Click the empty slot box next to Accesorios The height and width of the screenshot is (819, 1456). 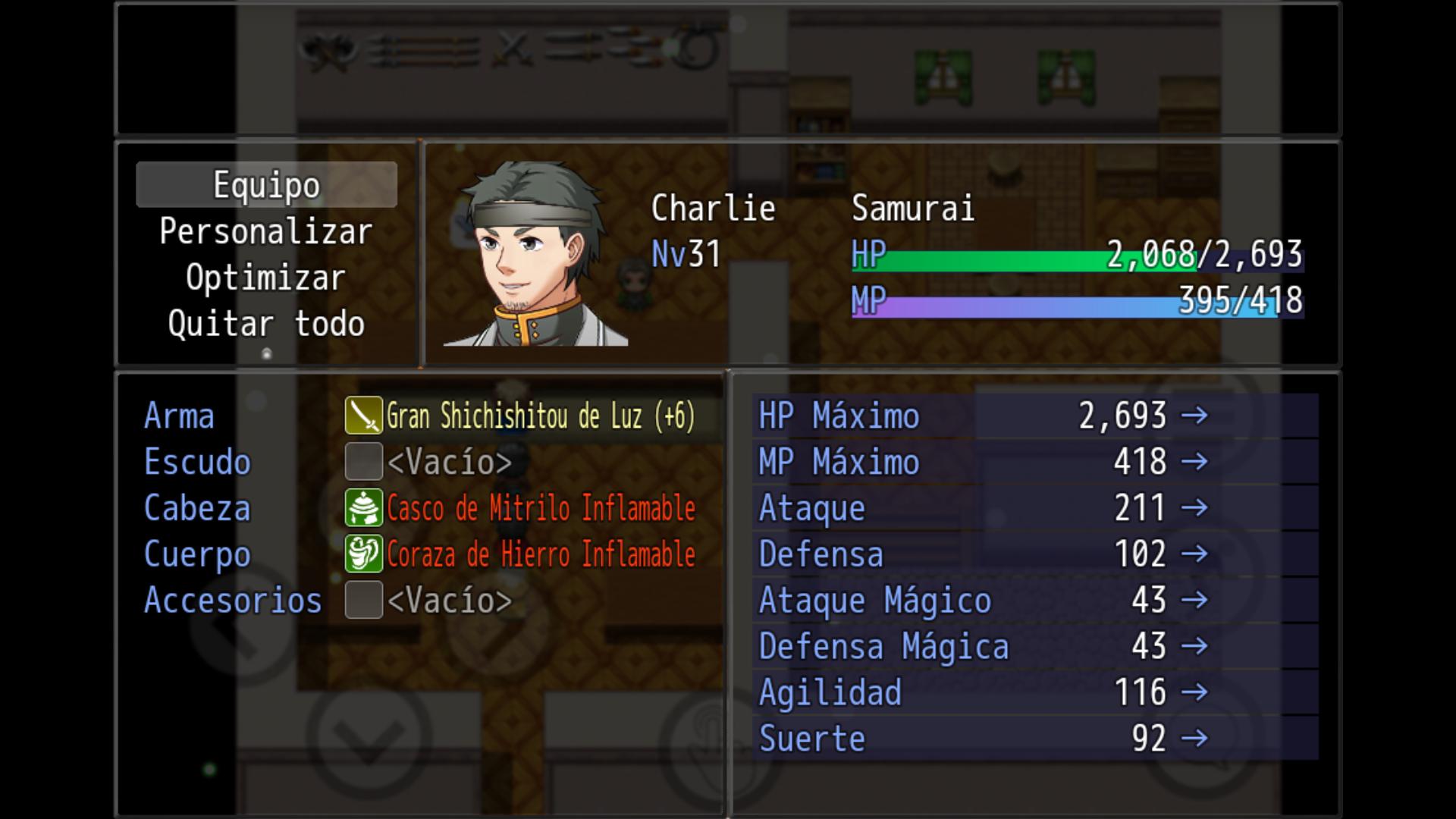[x=364, y=601]
